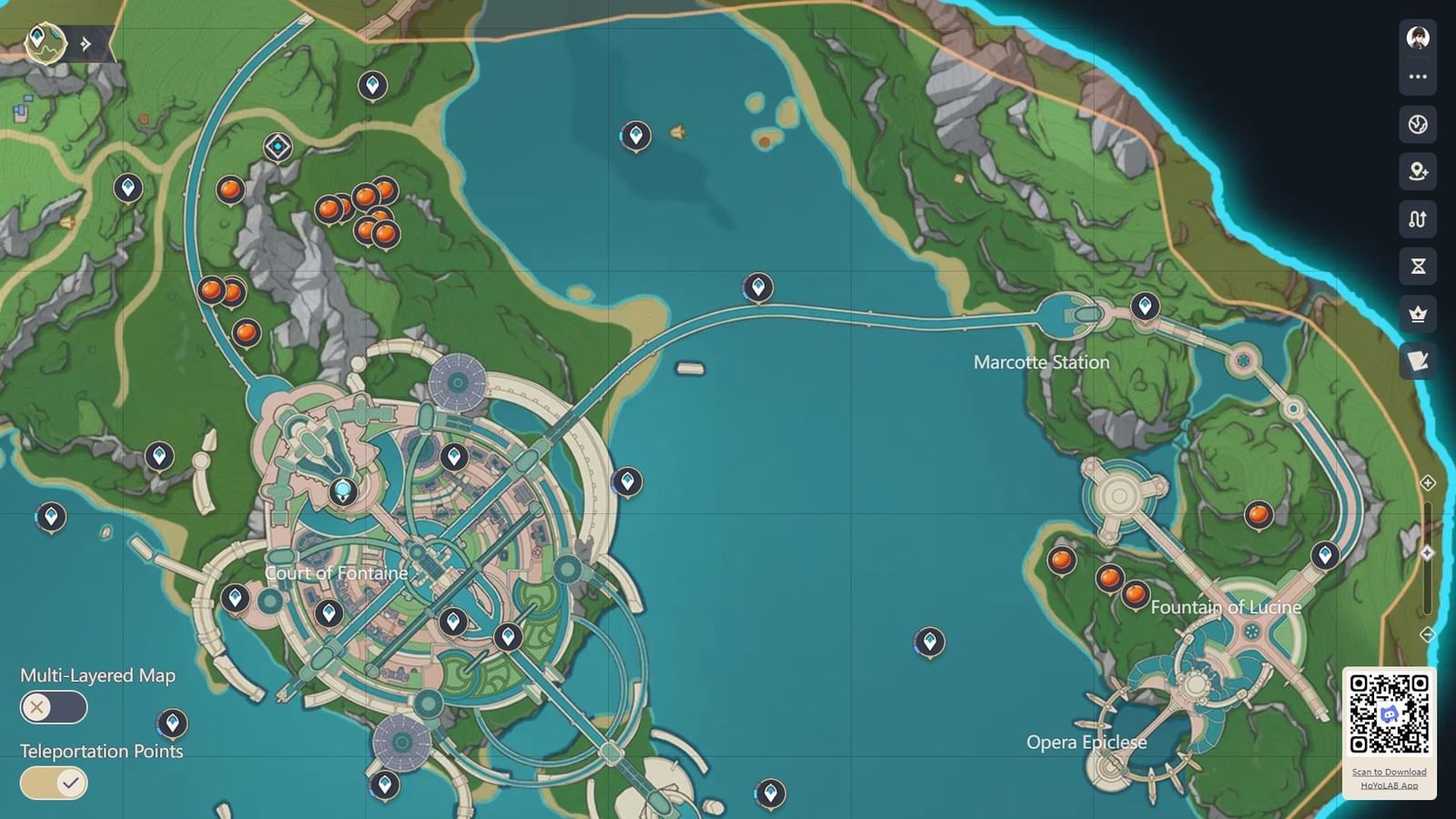Click the user avatar at top right

pyautogui.click(x=1417, y=36)
